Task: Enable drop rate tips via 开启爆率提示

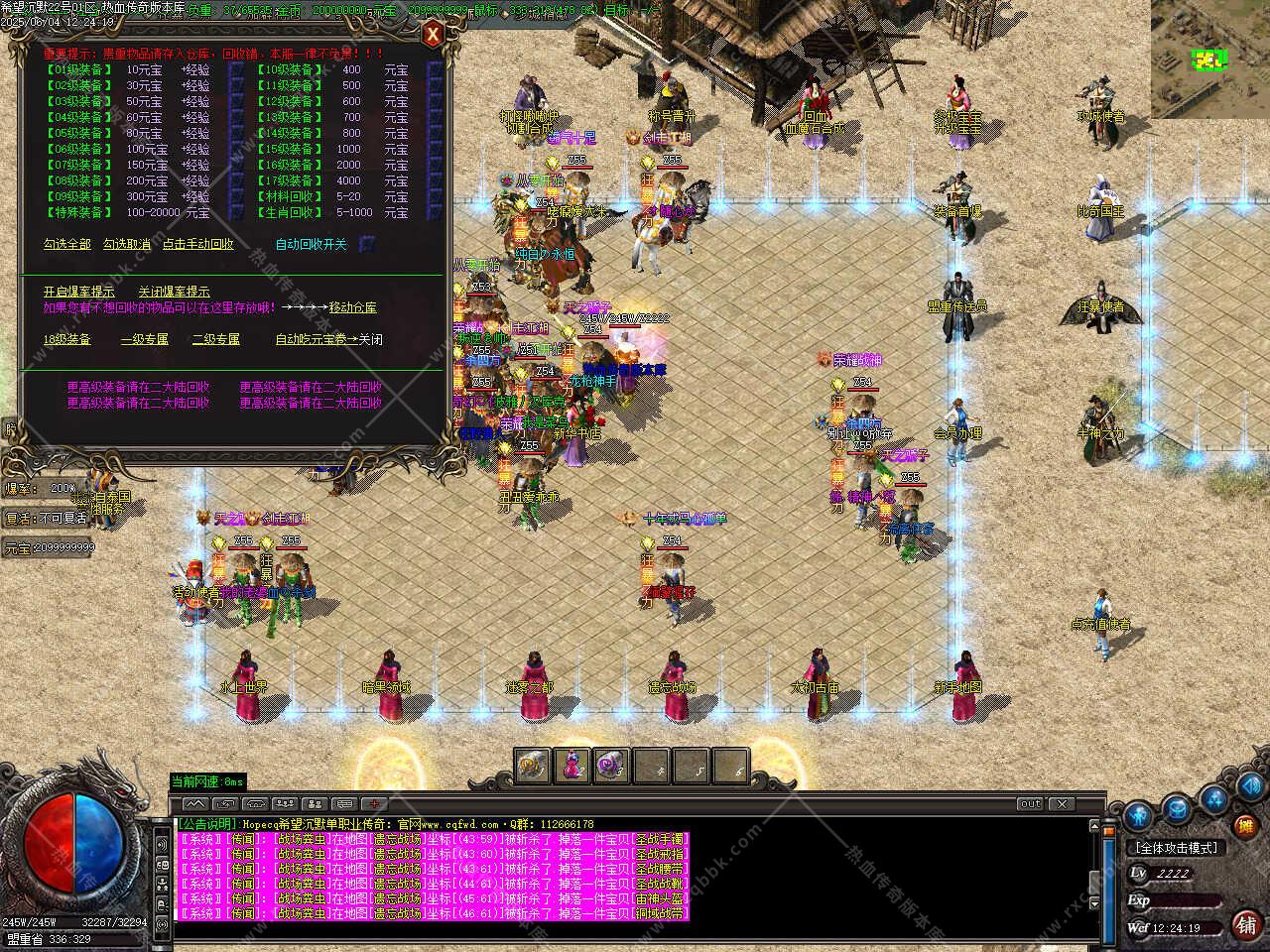Action: point(78,292)
